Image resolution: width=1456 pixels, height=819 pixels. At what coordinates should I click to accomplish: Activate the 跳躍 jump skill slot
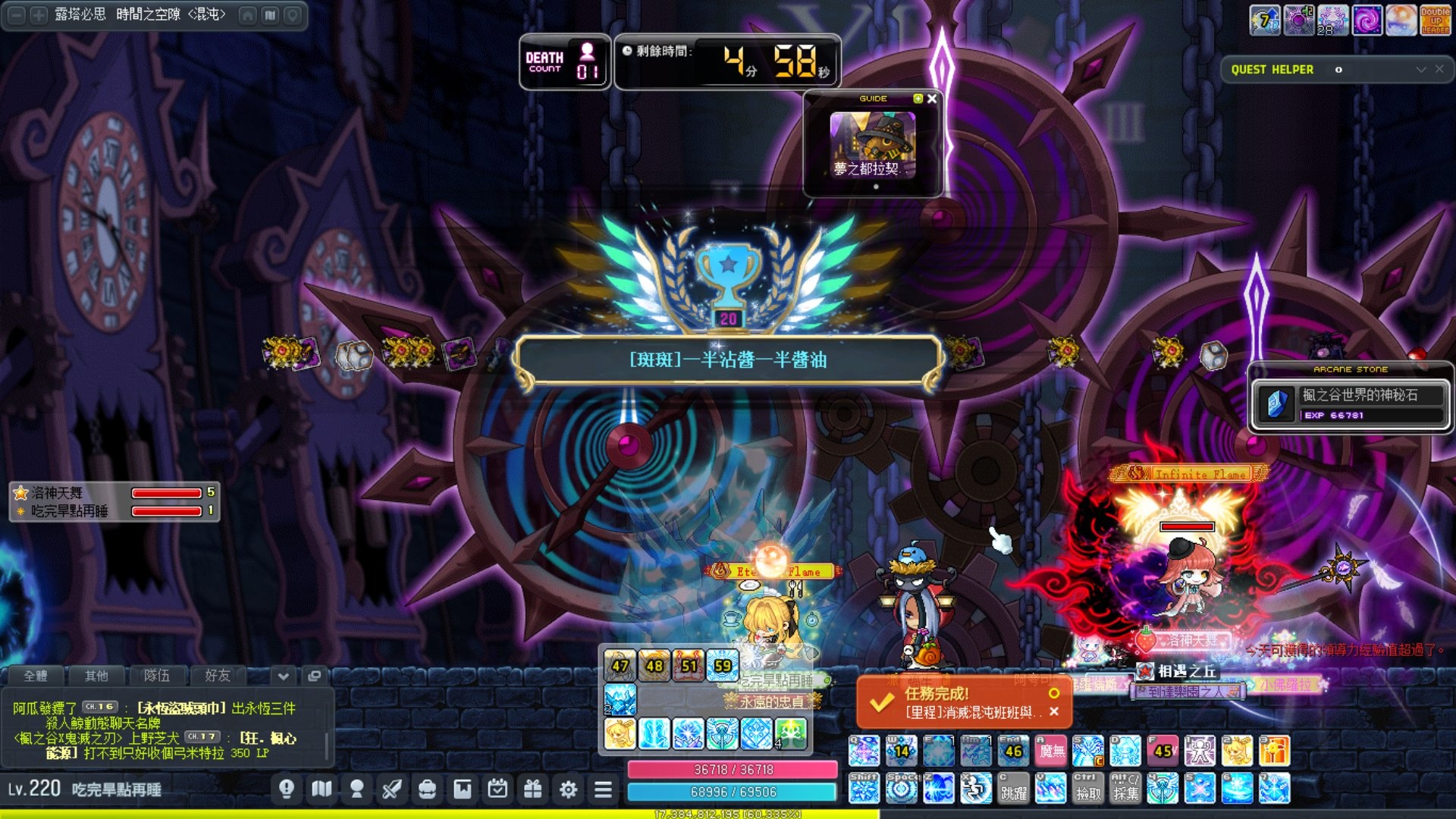pyautogui.click(x=1013, y=789)
